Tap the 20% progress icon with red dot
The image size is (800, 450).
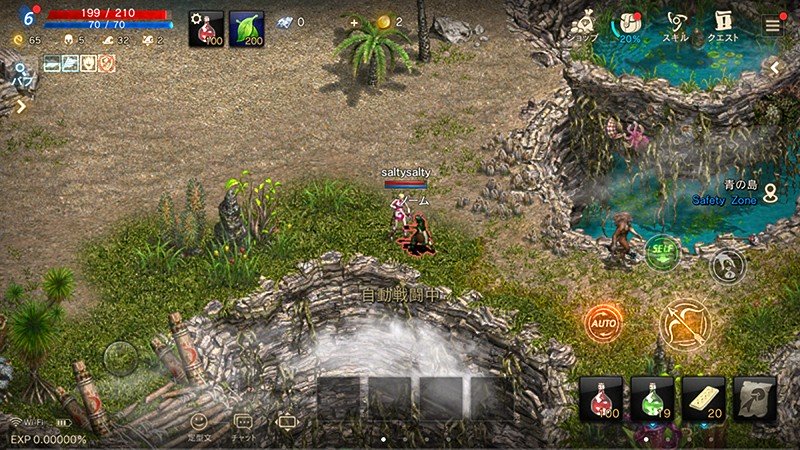point(630,25)
